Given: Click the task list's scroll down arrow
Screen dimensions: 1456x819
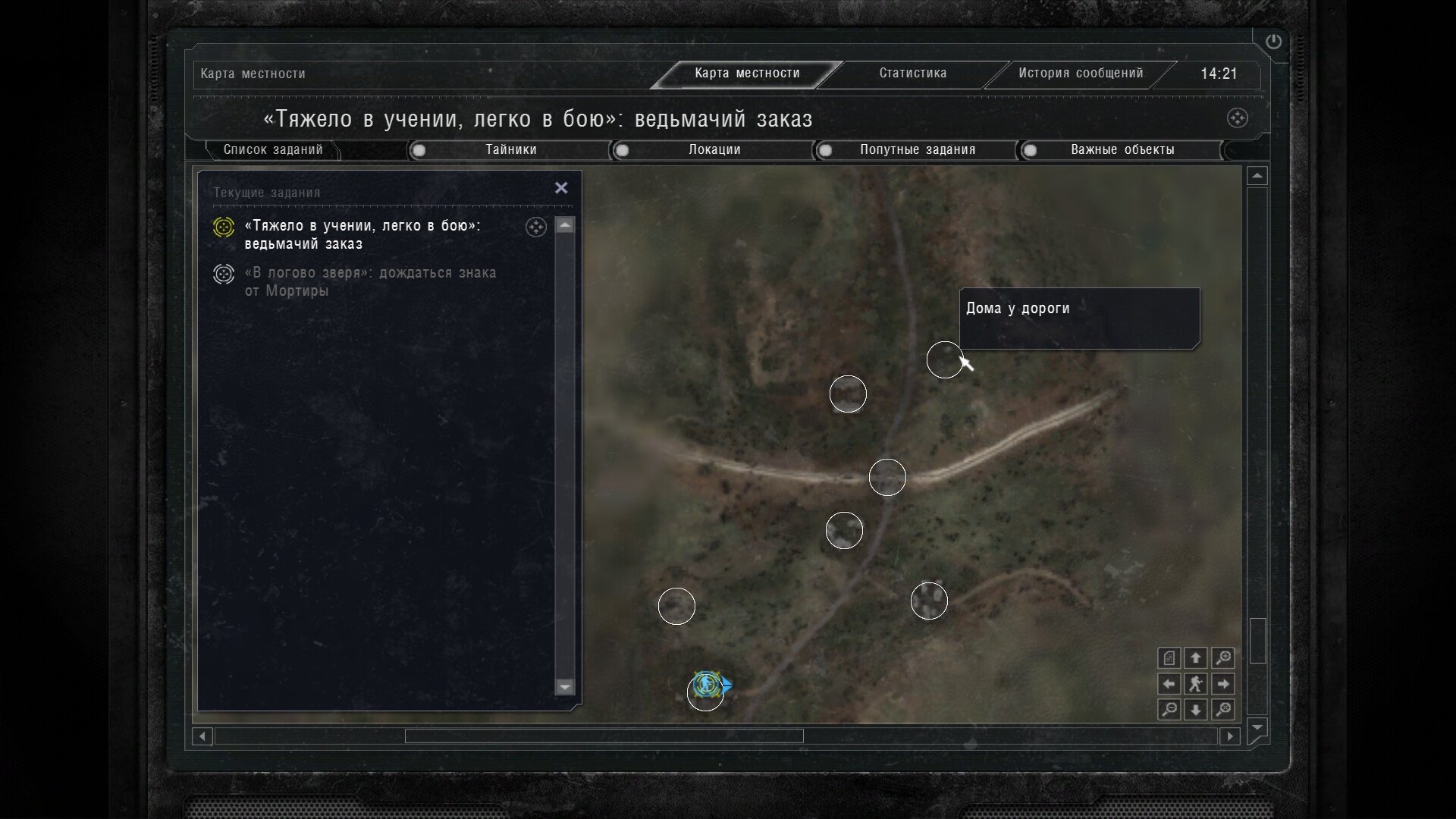Looking at the screenshot, I should coord(565,687).
